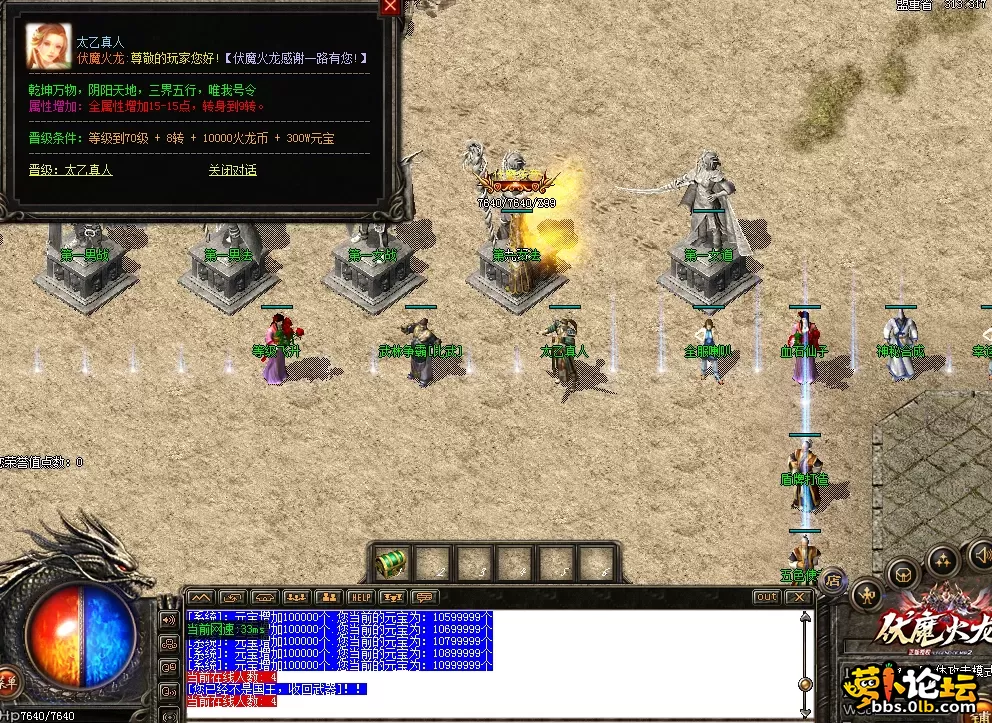Click the OUT button above the chat box
Screen dimensions: 992x723
(766, 597)
